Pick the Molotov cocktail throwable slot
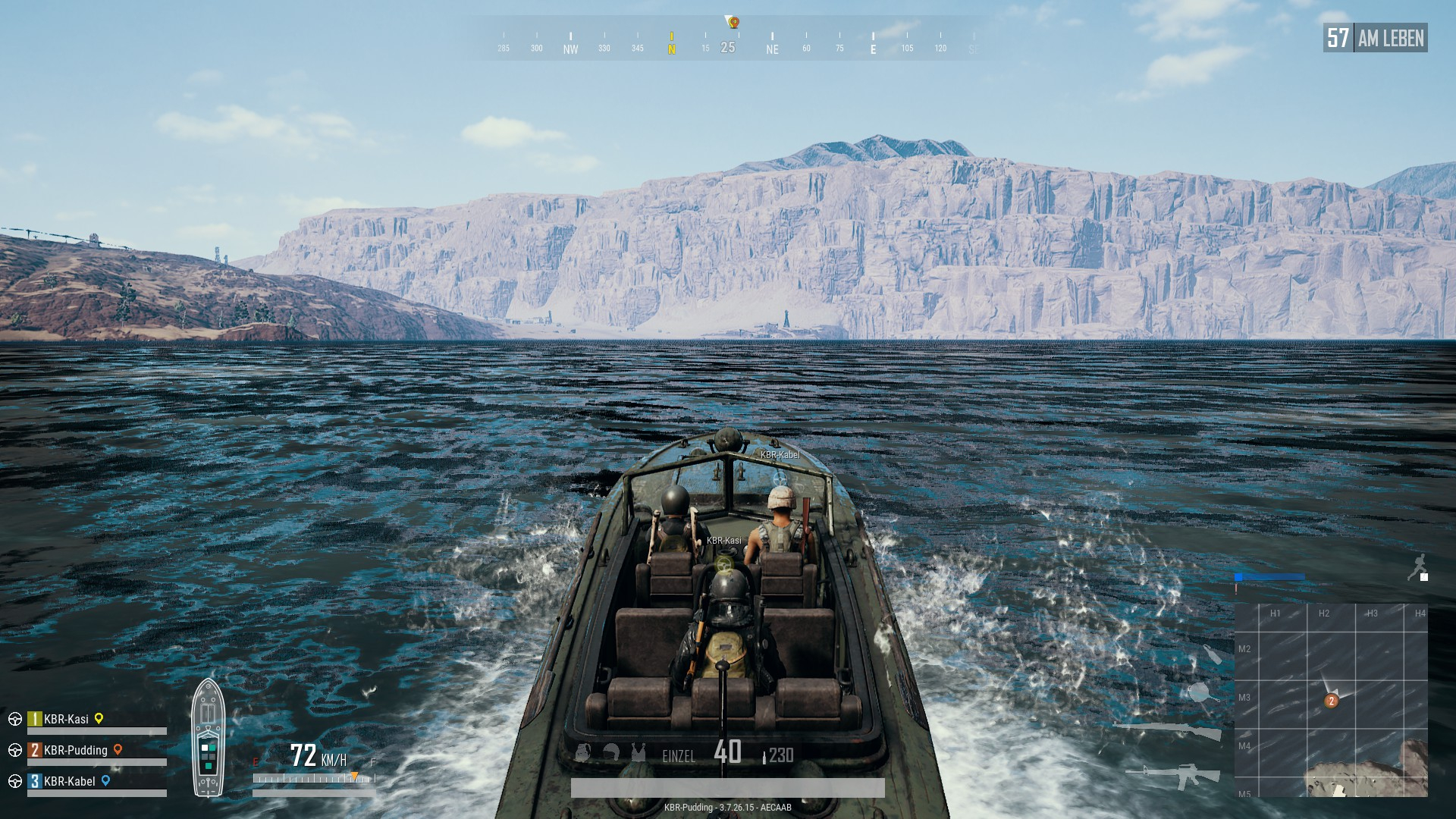This screenshot has width=1456, height=819. [1211, 654]
